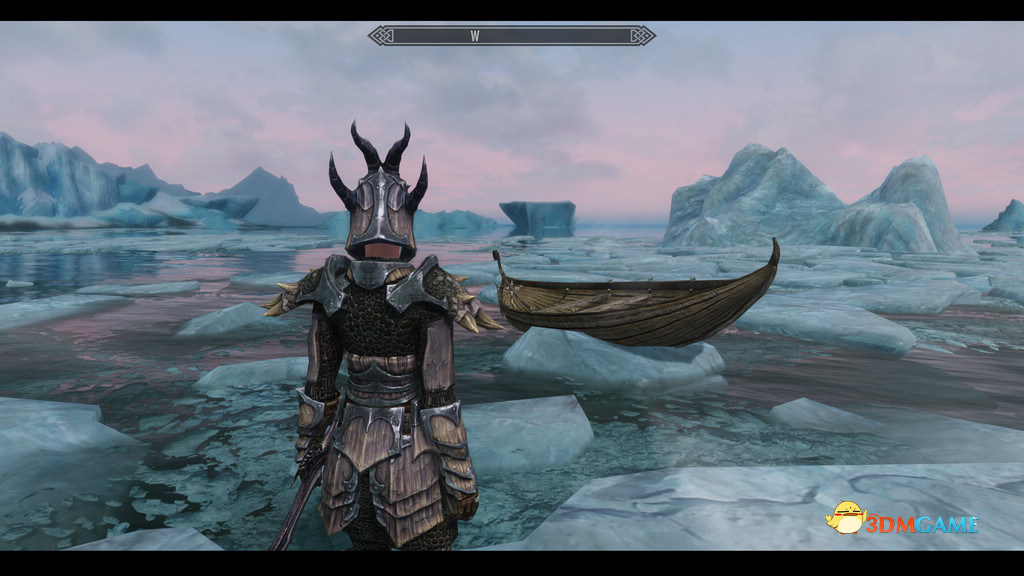Click the compass bar showing West

(511, 36)
